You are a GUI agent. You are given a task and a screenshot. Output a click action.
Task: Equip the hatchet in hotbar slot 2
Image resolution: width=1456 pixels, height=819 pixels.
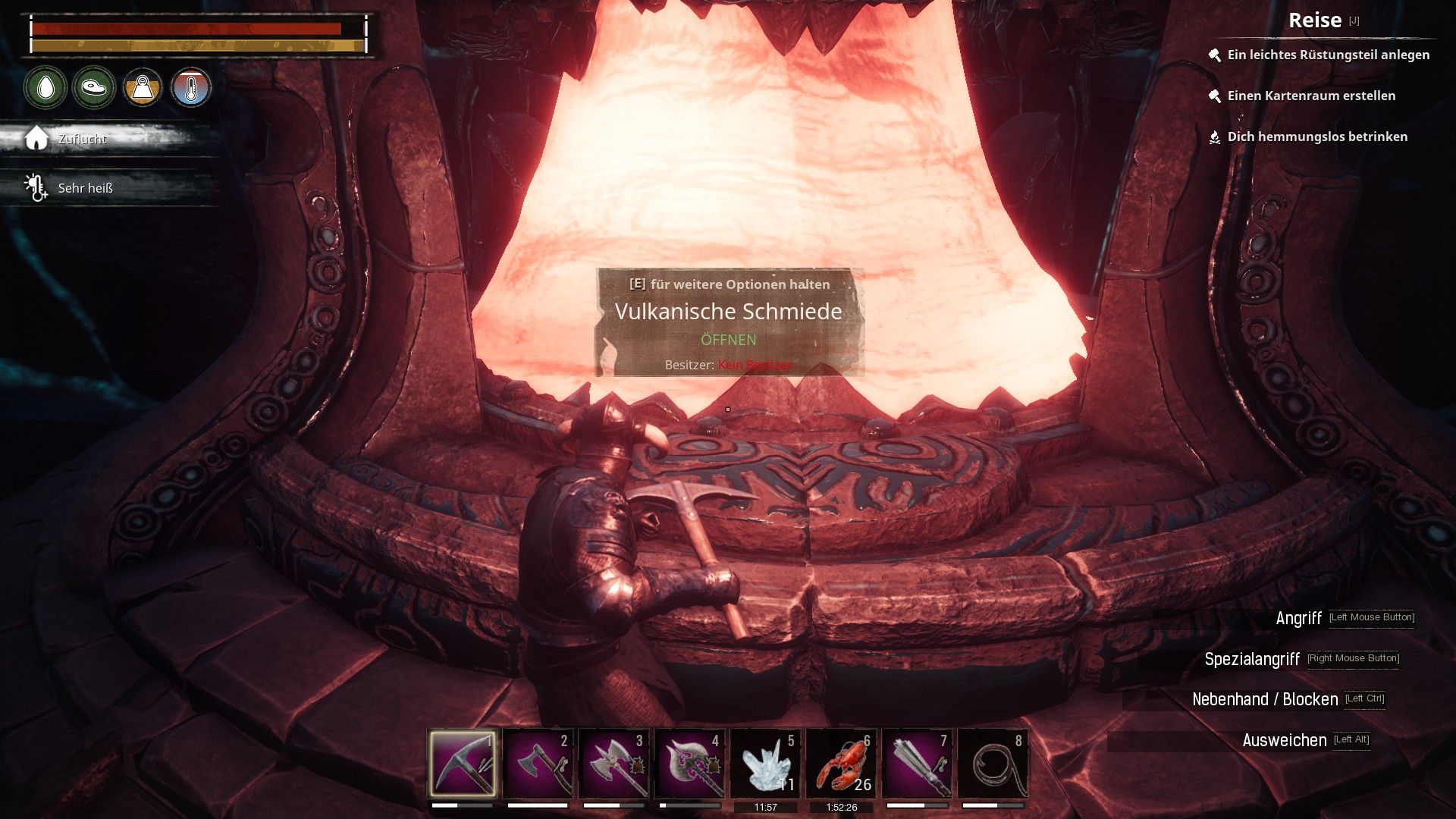538,763
